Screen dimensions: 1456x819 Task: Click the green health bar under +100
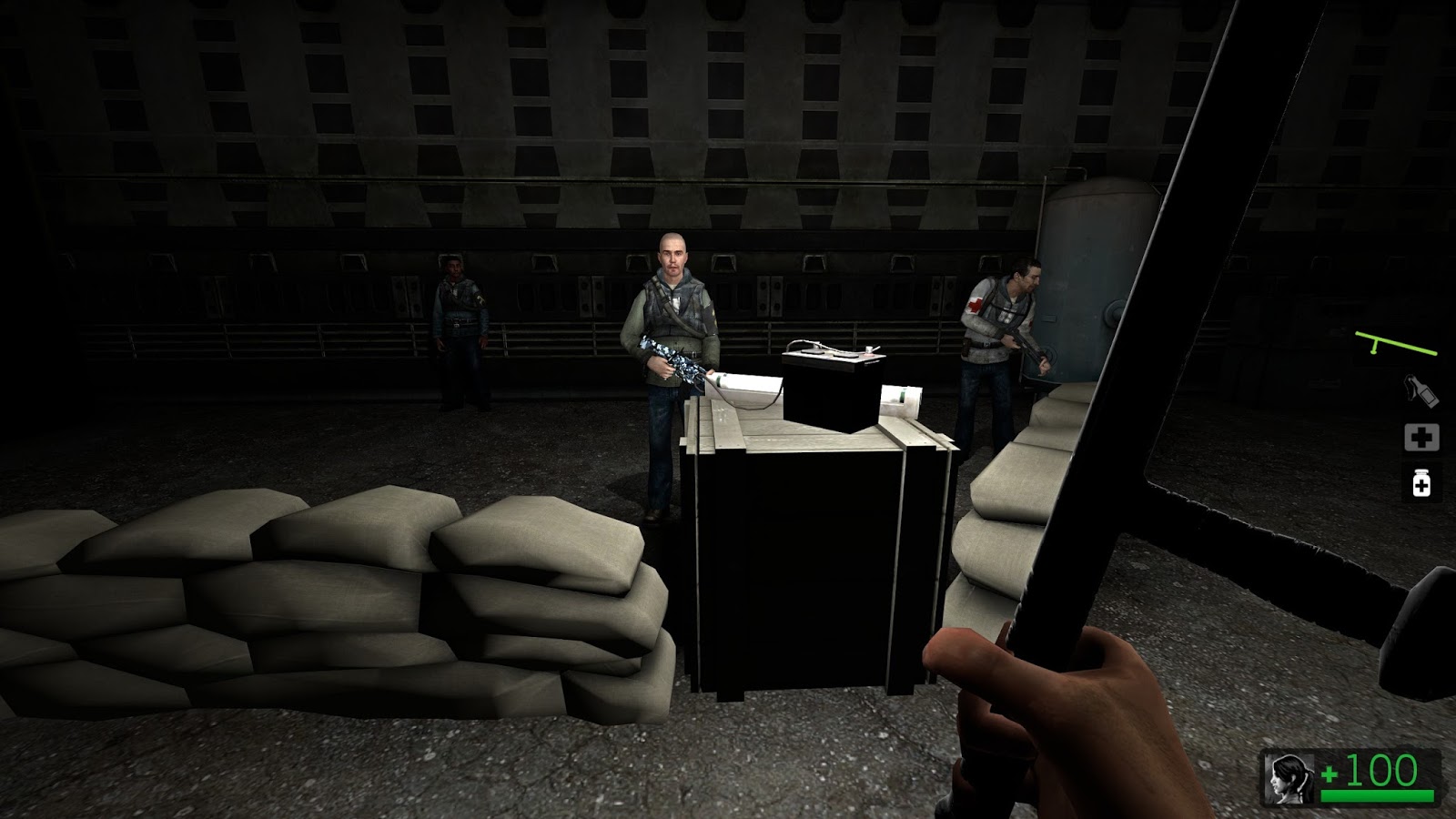pyautogui.click(x=1379, y=796)
